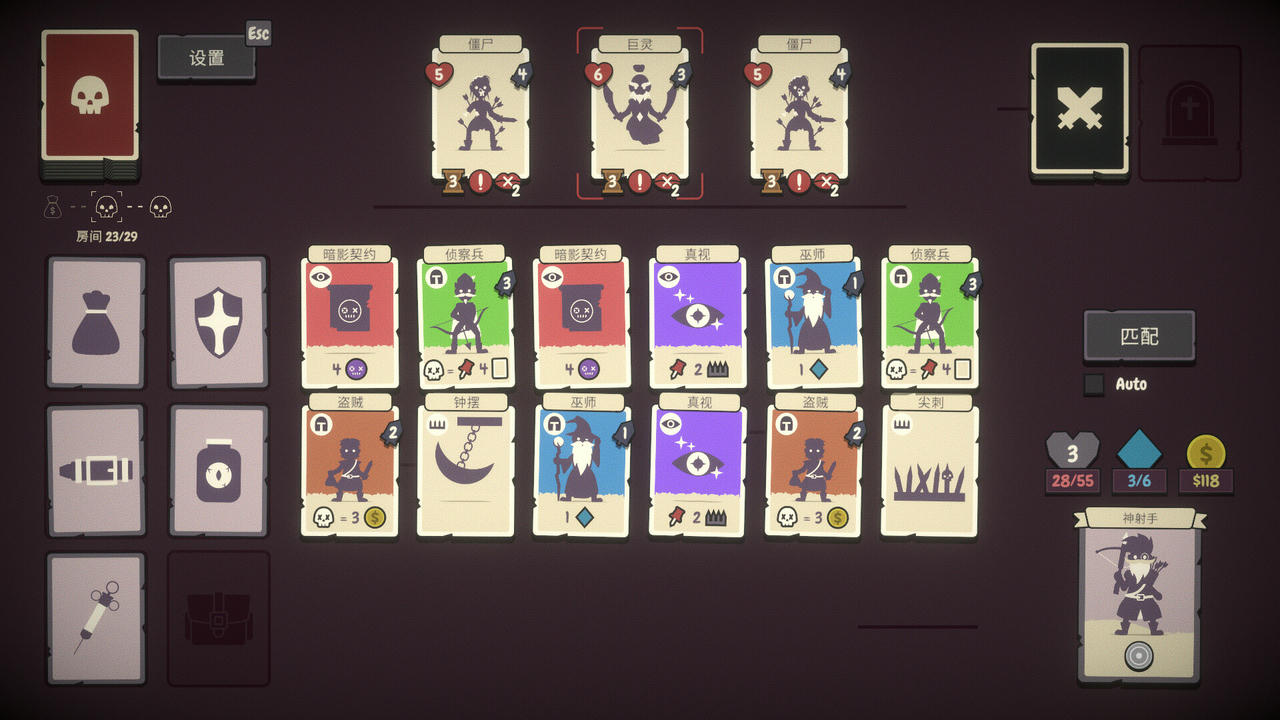Open the tombstone graveyard panel
1280x720 pixels.
pyautogui.click(x=1190, y=108)
